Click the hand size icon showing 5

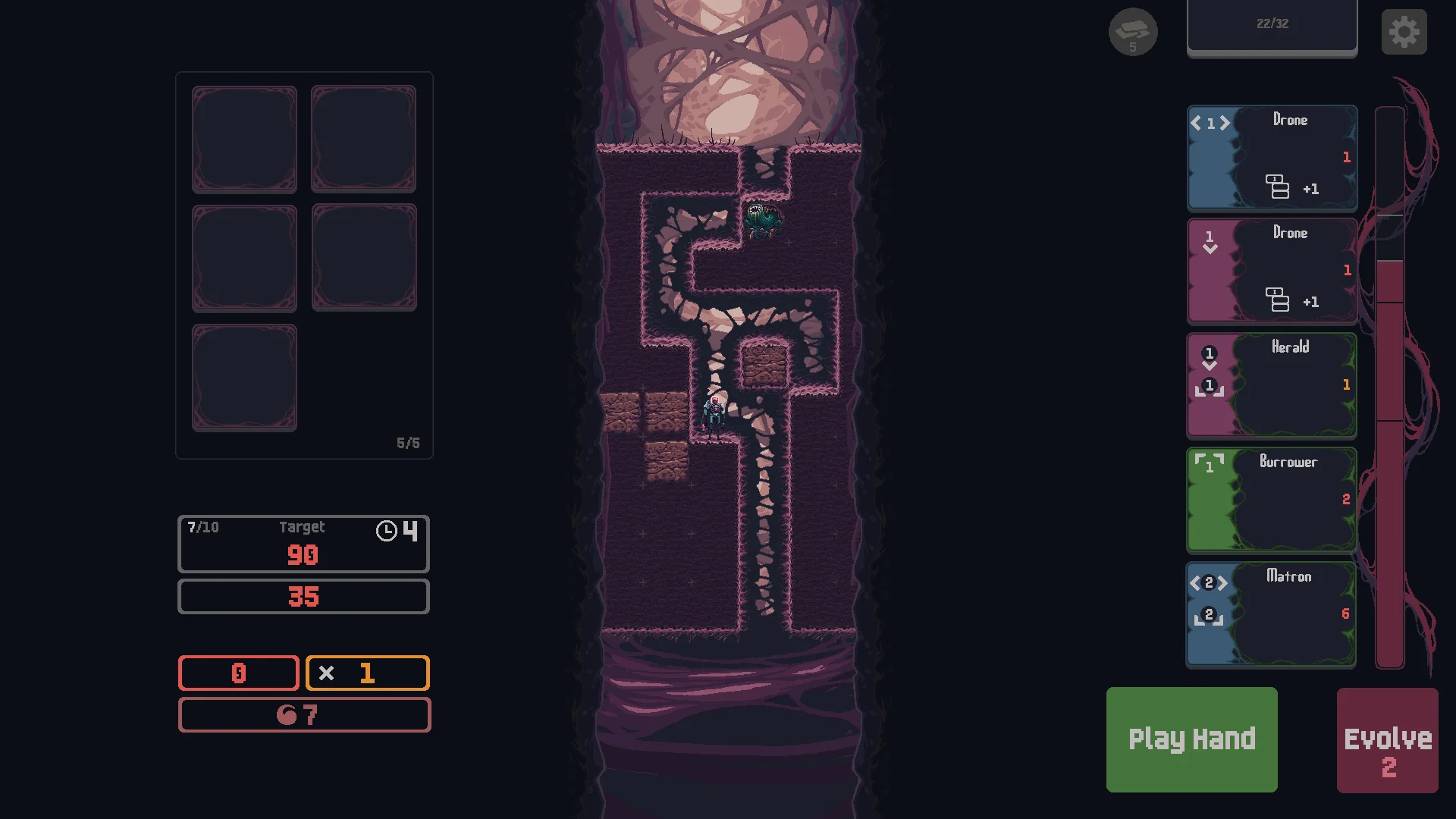[1134, 32]
